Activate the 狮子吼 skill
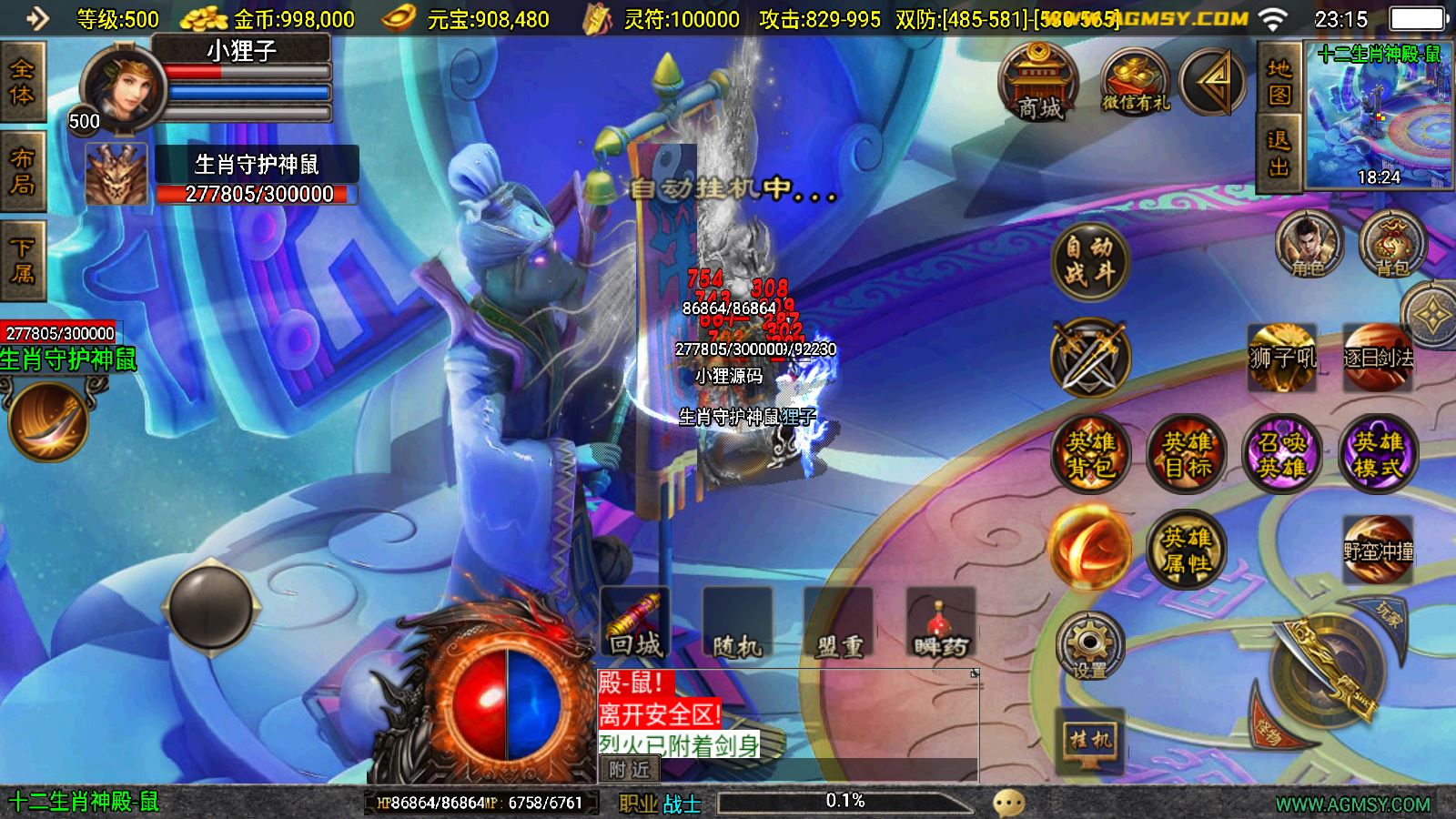This screenshot has height=819, width=1456. tap(1282, 357)
